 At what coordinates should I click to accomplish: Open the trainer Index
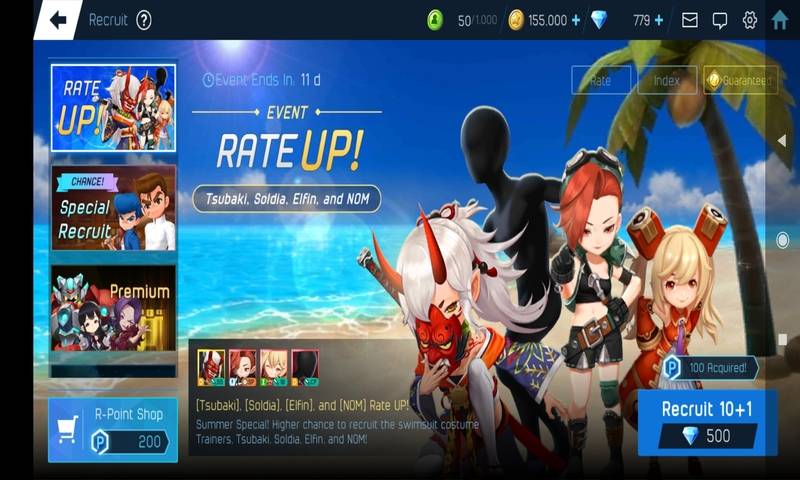(666, 81)
